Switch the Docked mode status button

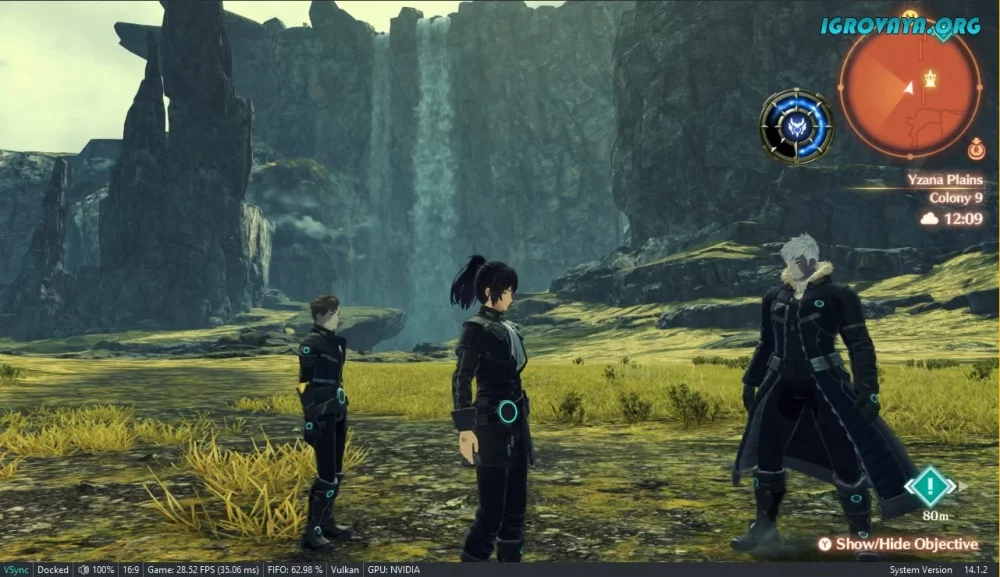coord(53,570)
